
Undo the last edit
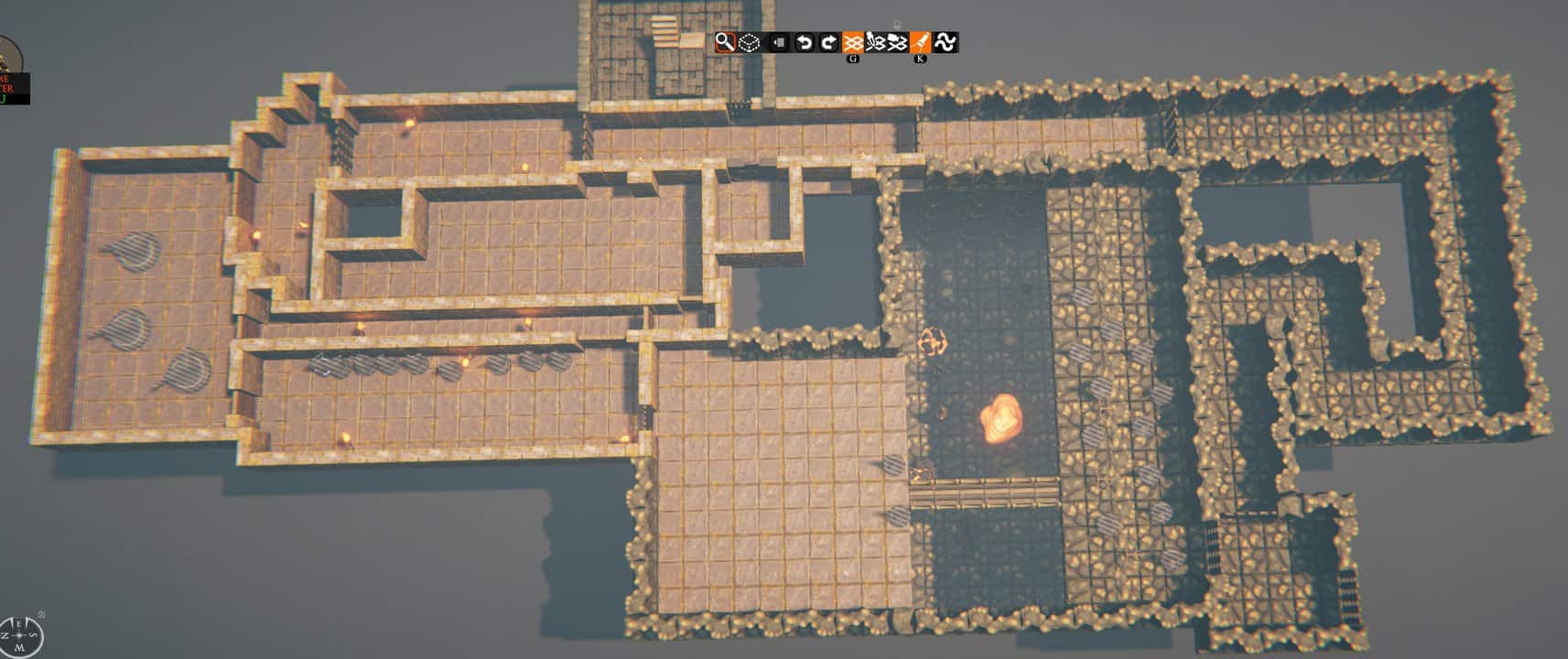pyautogui.click(x=804, y=42)
